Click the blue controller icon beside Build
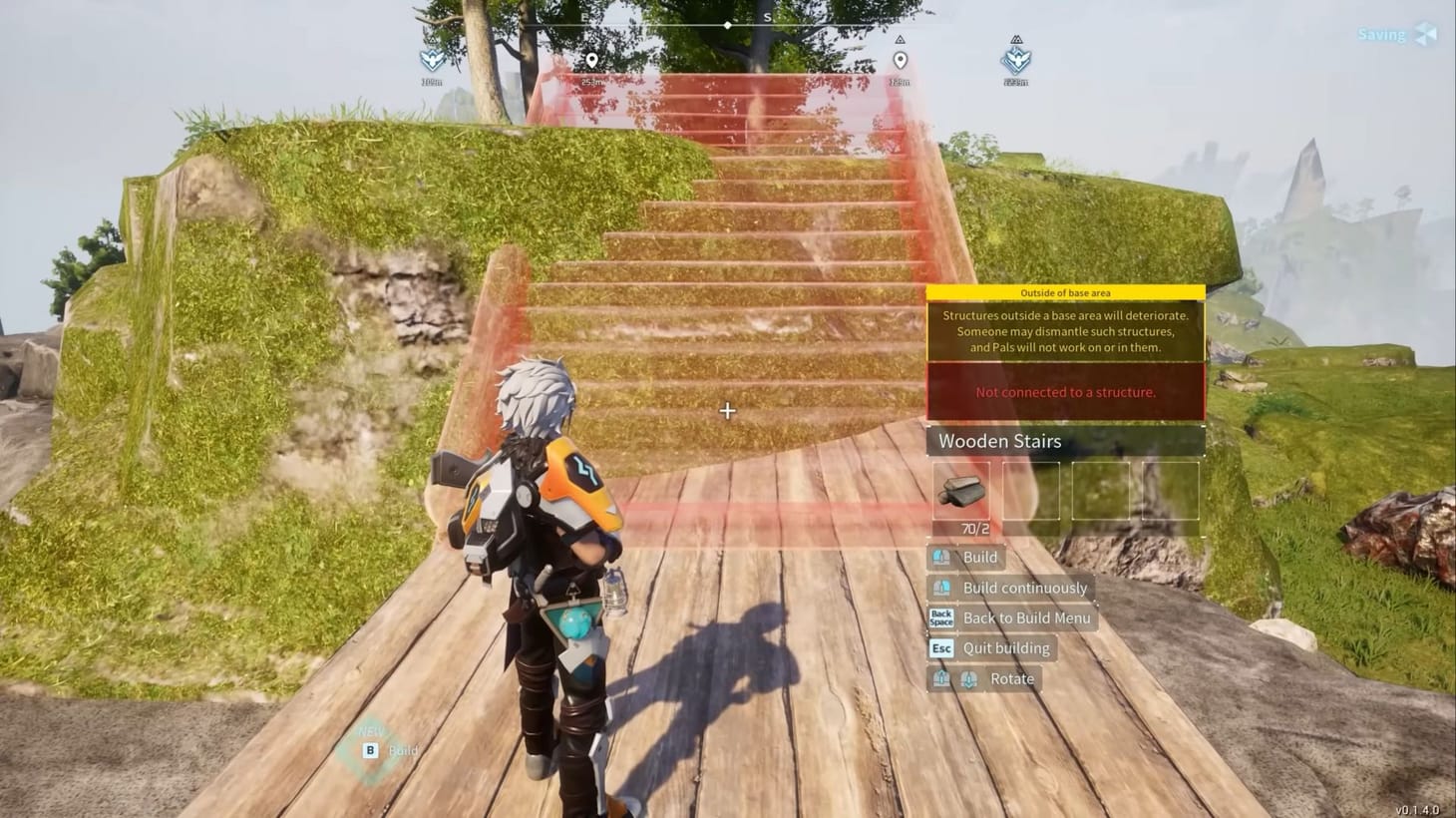 coord(940,558)
